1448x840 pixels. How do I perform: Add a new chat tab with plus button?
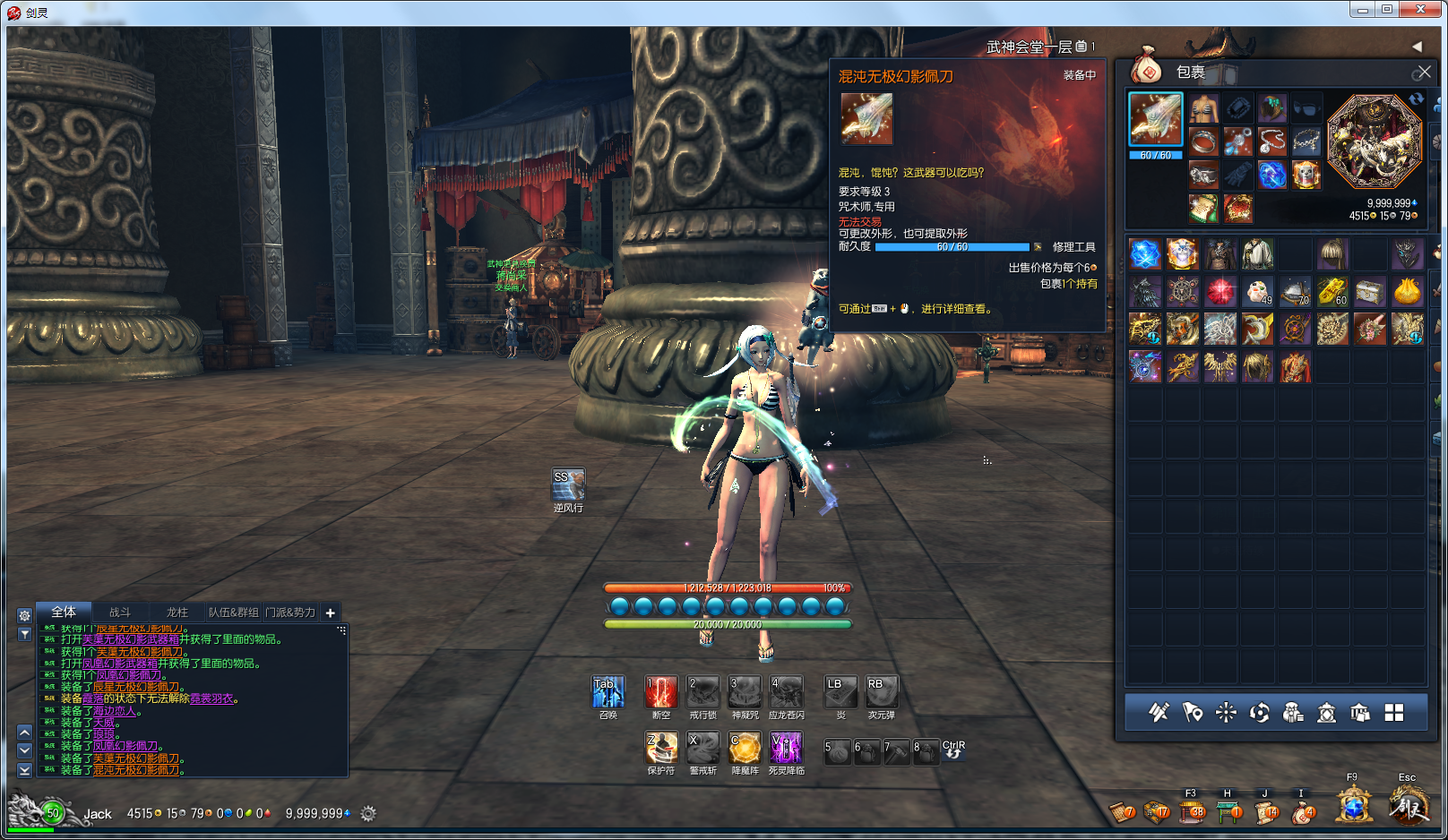click(x=331, y=613)
